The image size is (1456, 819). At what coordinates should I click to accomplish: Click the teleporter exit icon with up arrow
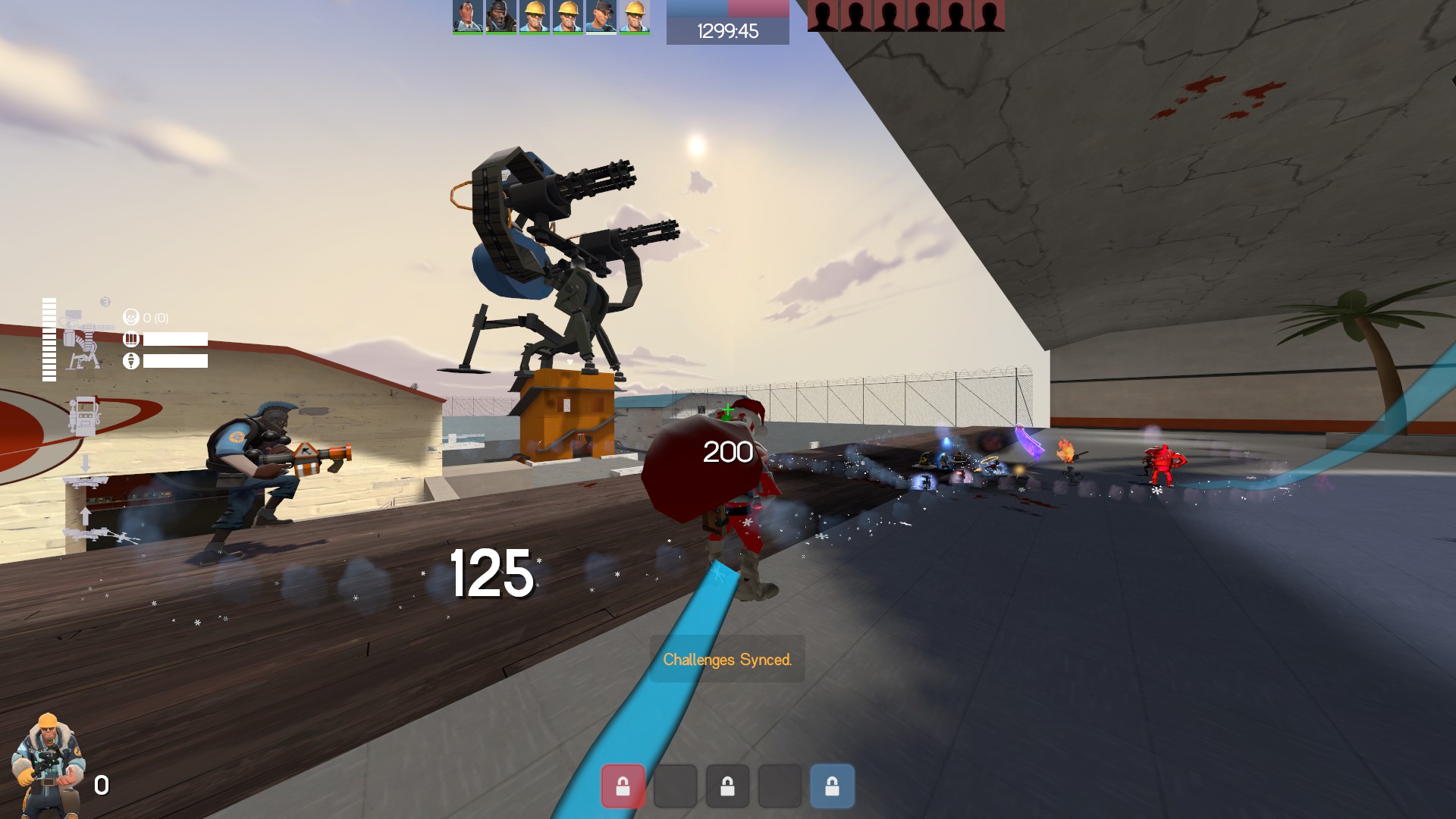86,525
